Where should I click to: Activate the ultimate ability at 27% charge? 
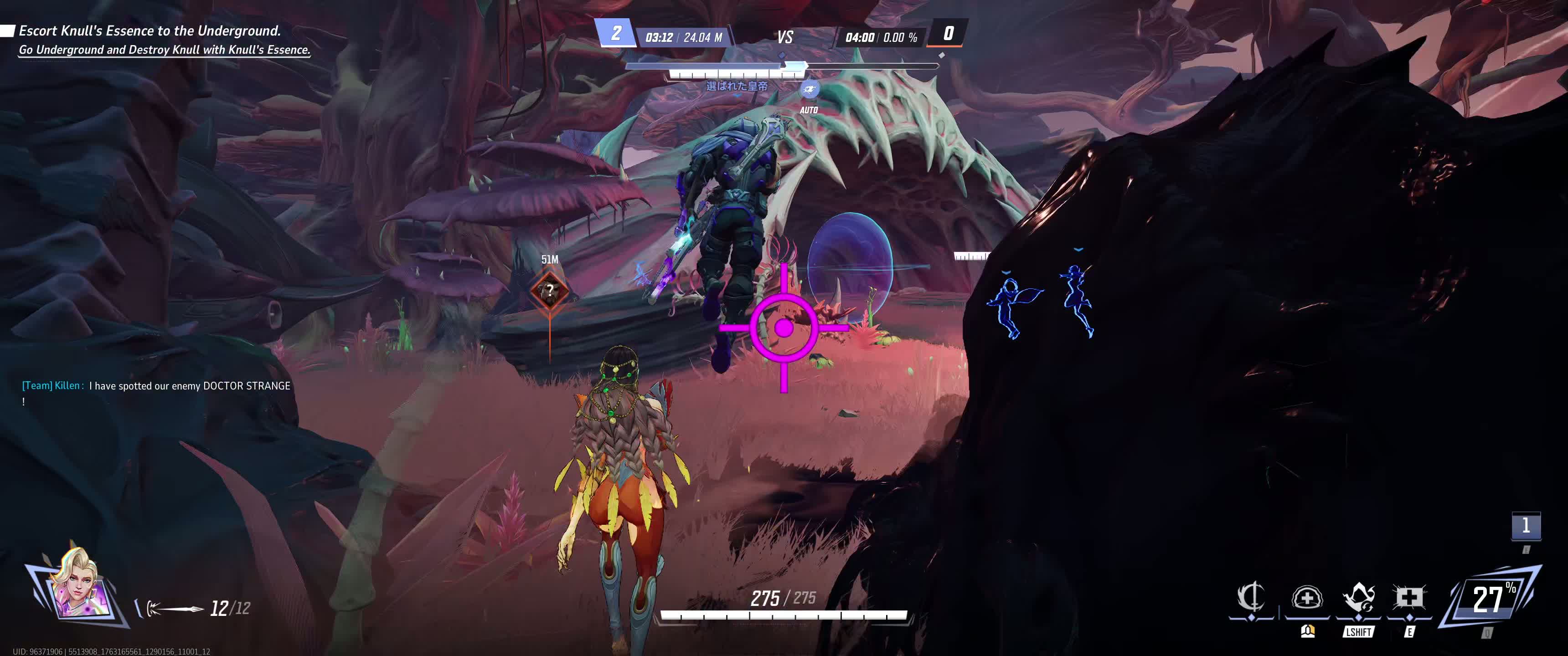1490,598
